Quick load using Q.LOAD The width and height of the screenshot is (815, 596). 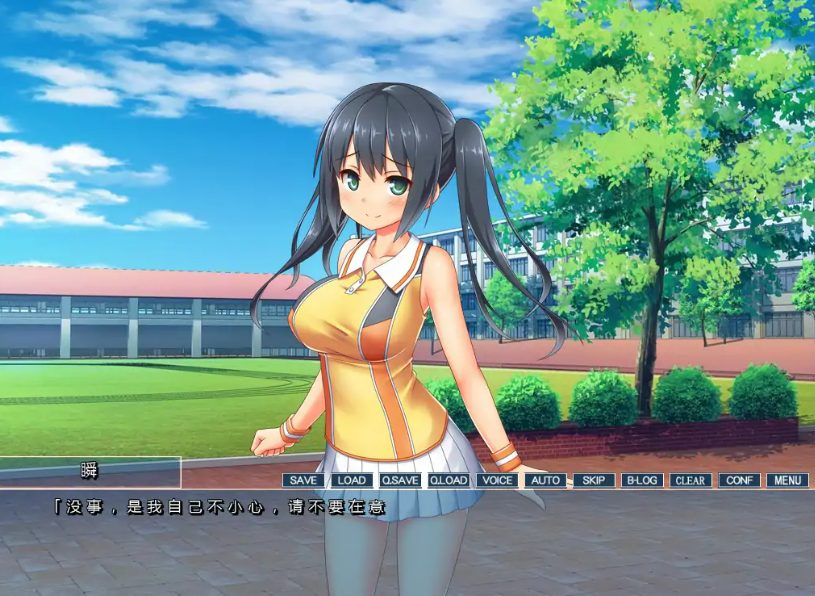(x=449, y=480)
